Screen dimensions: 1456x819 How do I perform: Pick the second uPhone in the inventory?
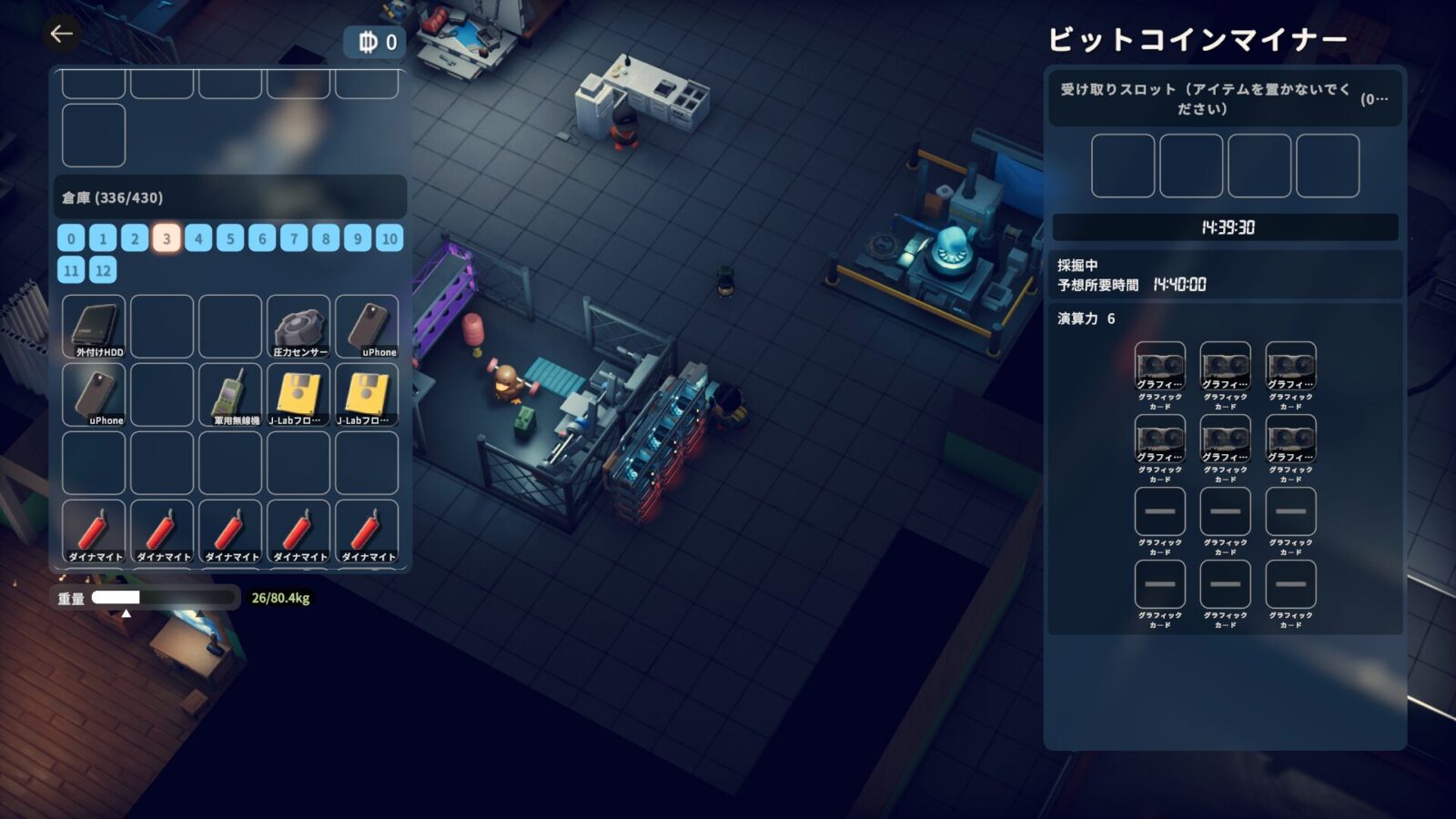point(94,393)
